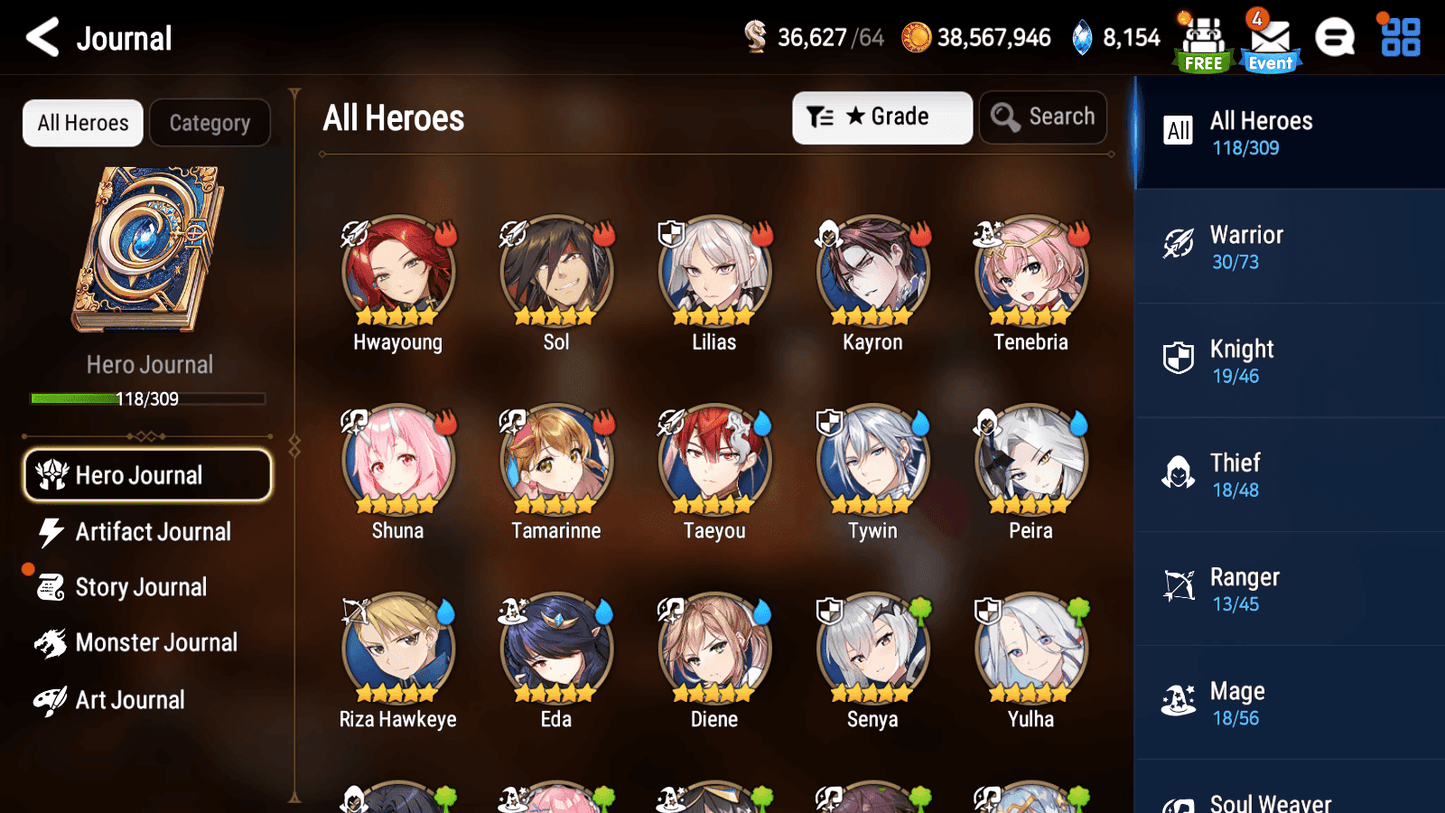1445x813 pixels.
Task: Switch to the Category tab
Action: tap(210, 122)
